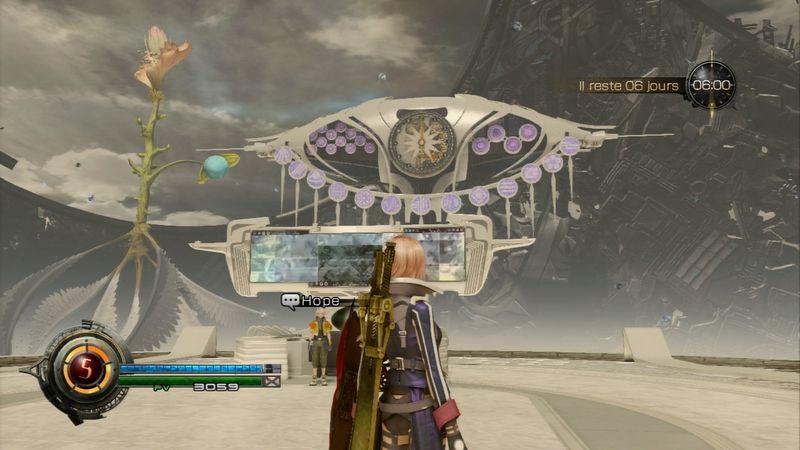Viewport: 800px width, 450px height.
Task: Select the EP dial showing the number 5
Action: click(85, 371)
